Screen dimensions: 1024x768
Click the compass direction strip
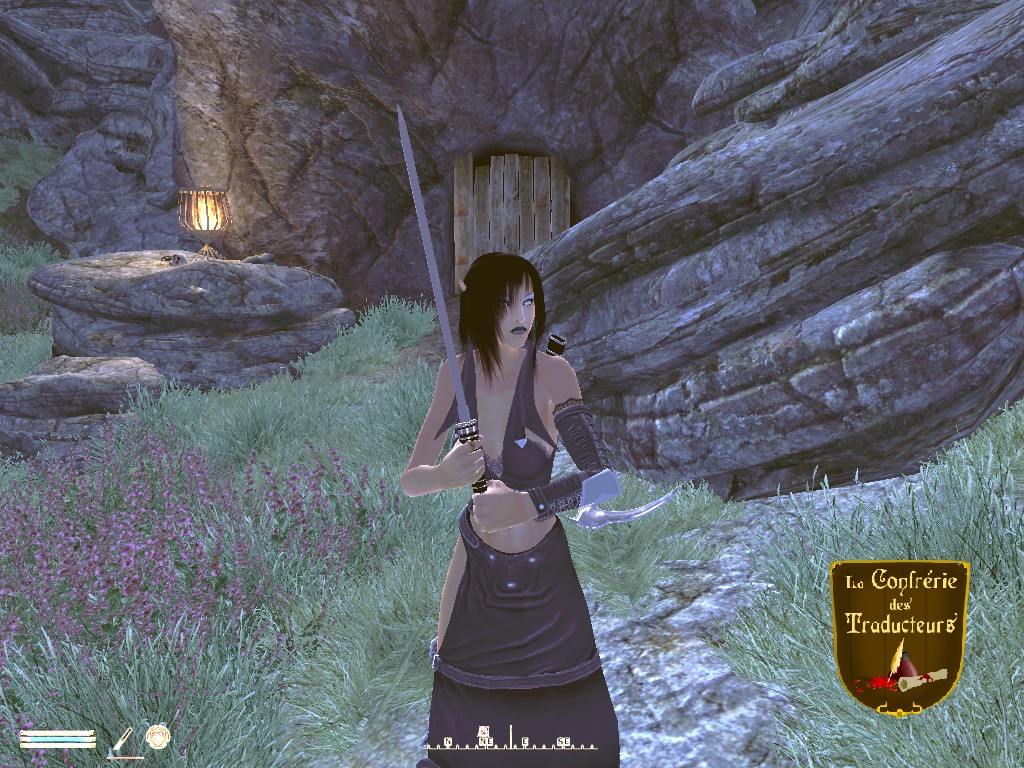pyautogui.click(x=510, y=741)
